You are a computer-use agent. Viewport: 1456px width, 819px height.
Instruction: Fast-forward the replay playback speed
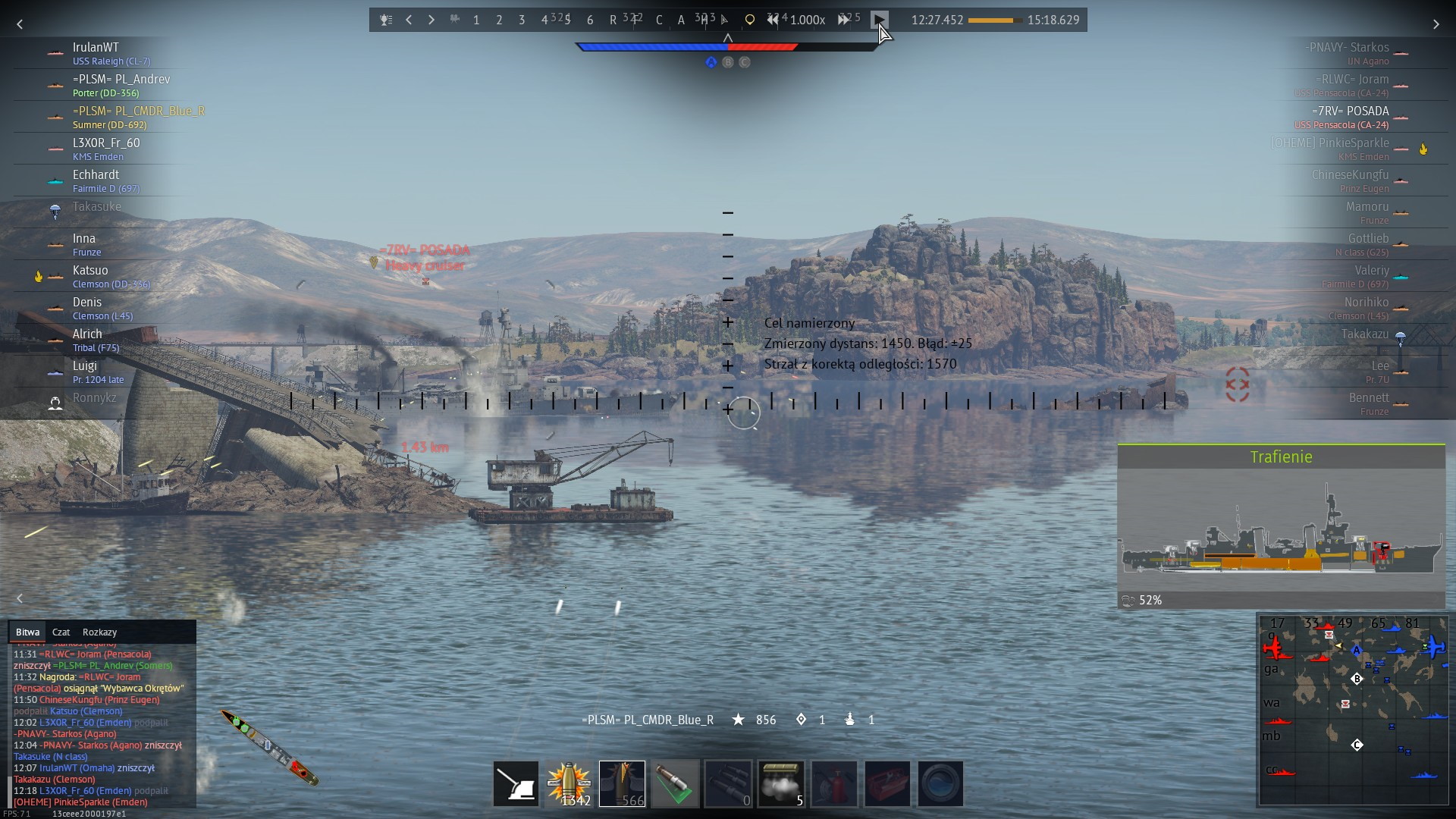[x=843, y=20]
